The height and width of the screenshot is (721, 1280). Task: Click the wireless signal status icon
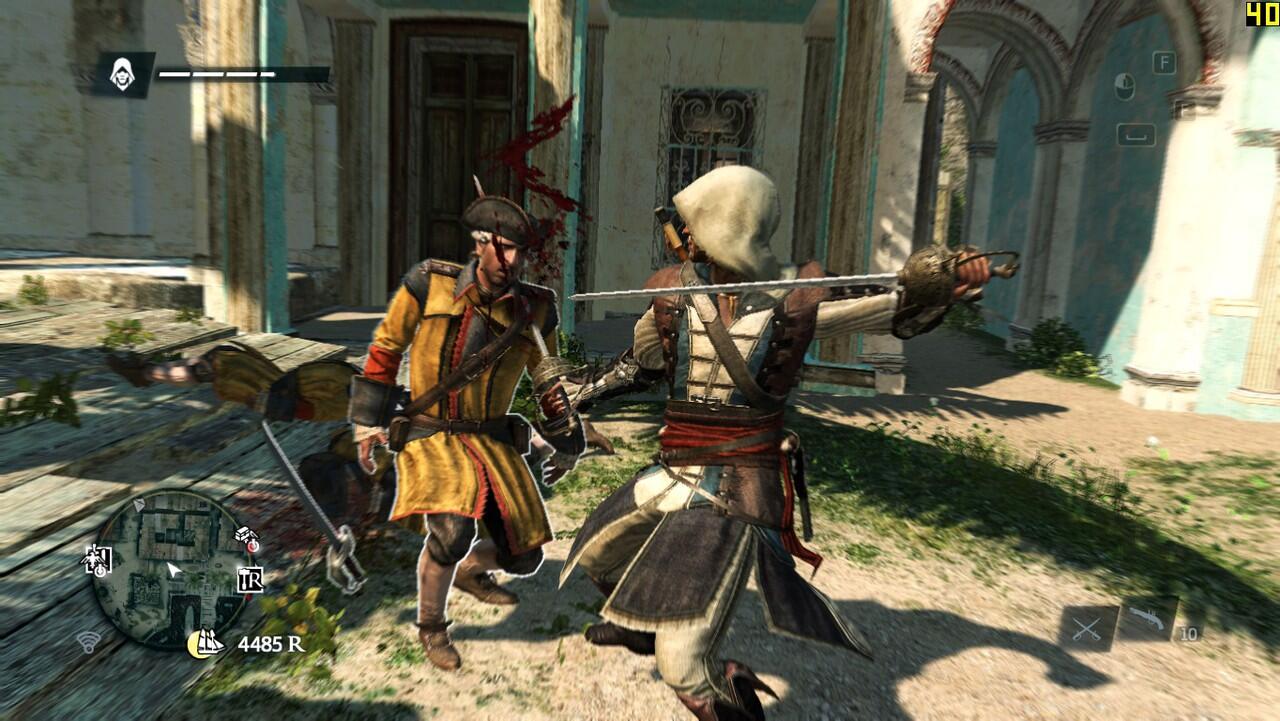88,643
